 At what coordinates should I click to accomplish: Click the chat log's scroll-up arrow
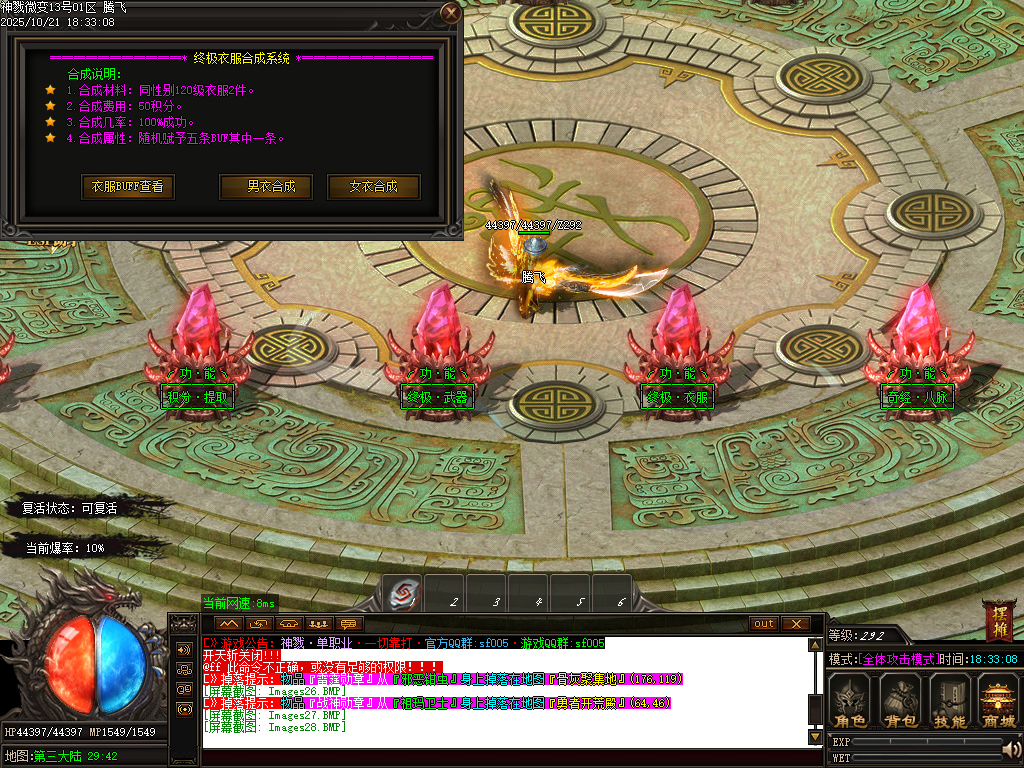click(815, 645)
